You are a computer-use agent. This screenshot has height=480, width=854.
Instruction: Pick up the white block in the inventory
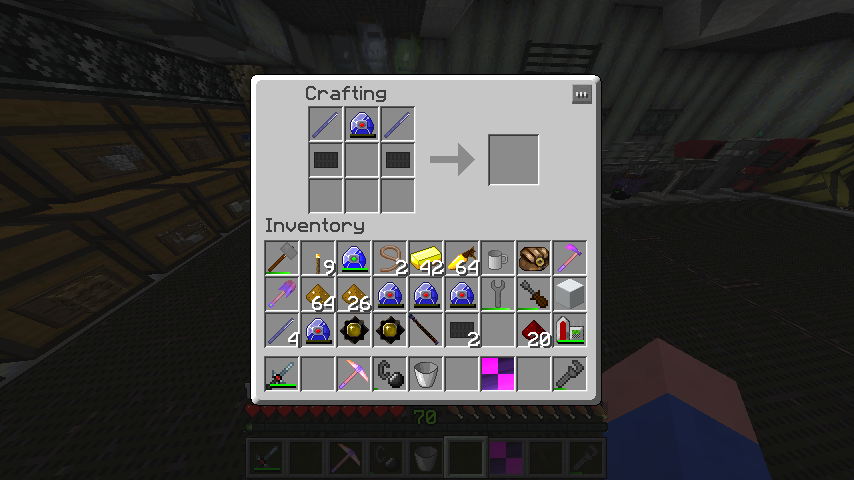tap(569, 294)
